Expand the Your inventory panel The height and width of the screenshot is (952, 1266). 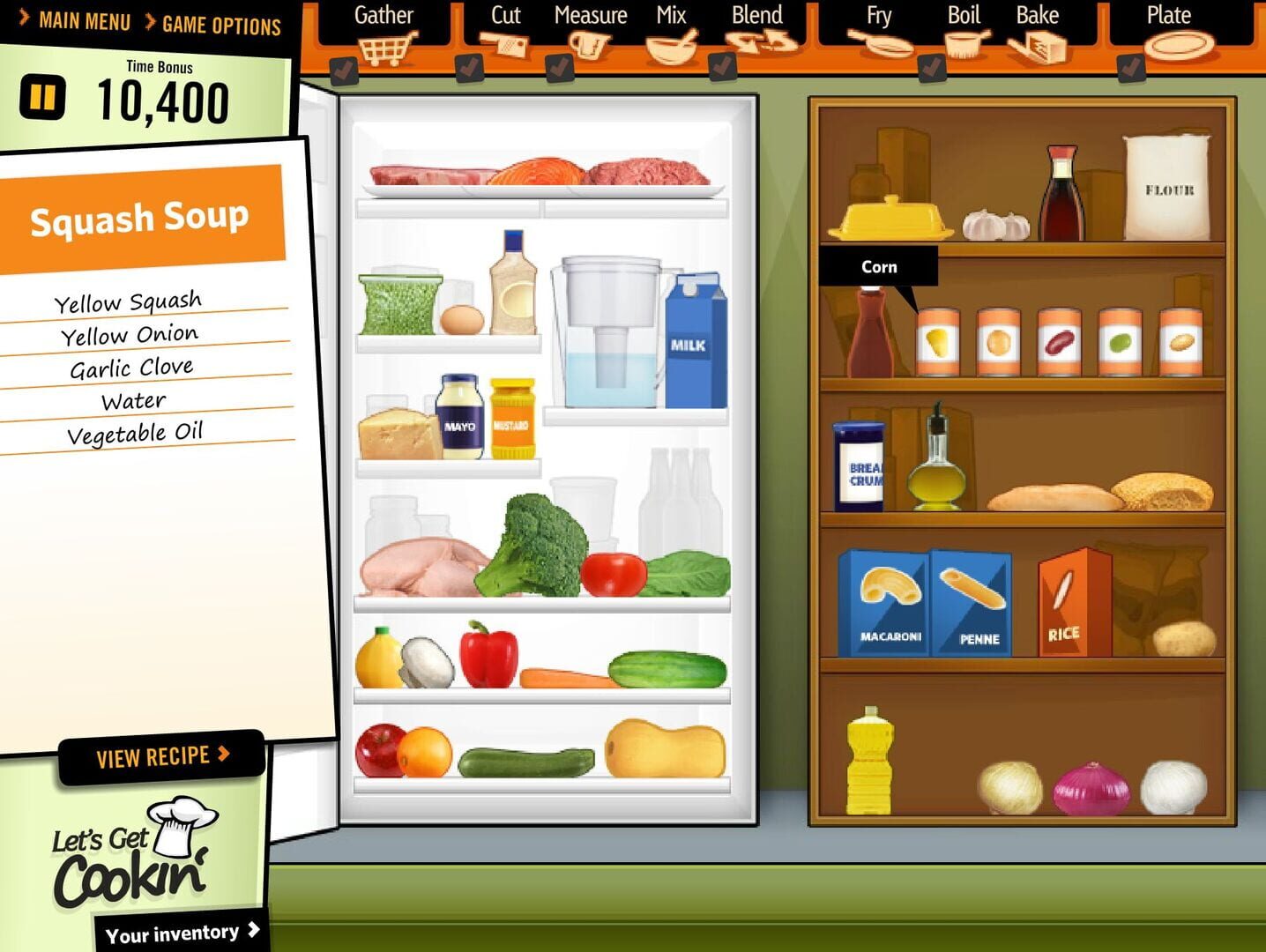click(x=178, y=932)
